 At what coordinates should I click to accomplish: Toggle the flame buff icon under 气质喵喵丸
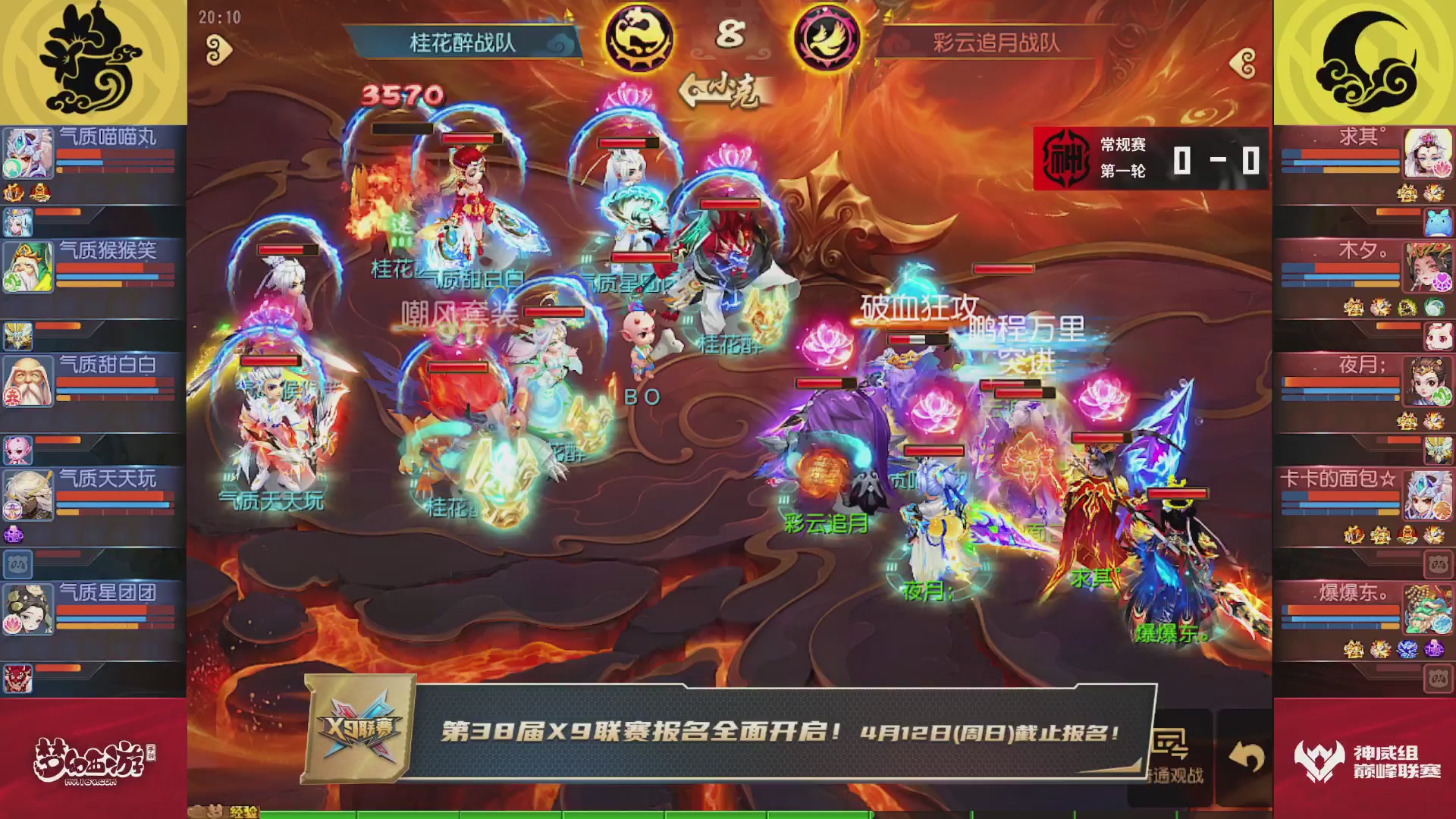click(14, 192)
